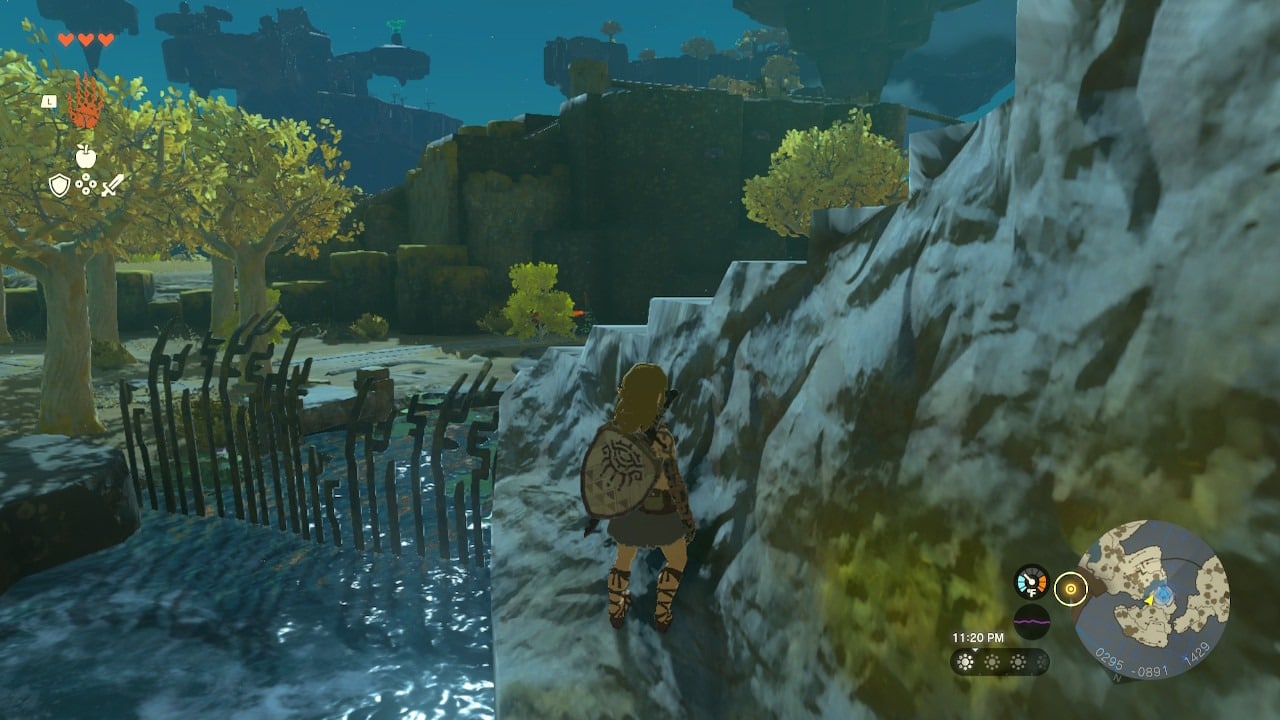Viewport: 1280px width, 720px height.
Task: Activate the Ultrahand ability icon
Action: pos(86,102)
